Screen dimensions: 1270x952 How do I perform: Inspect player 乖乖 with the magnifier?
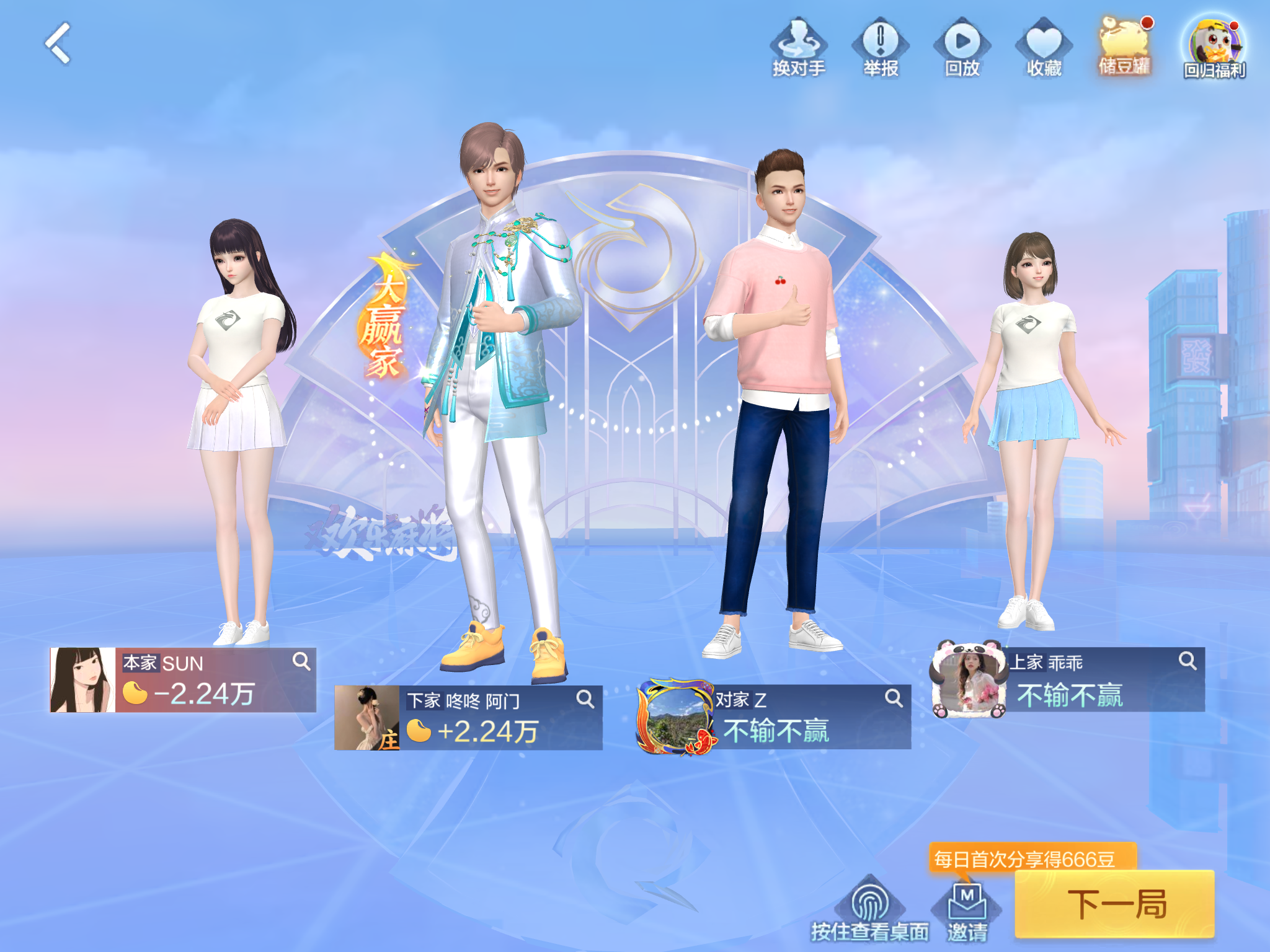pos(1187,661)
